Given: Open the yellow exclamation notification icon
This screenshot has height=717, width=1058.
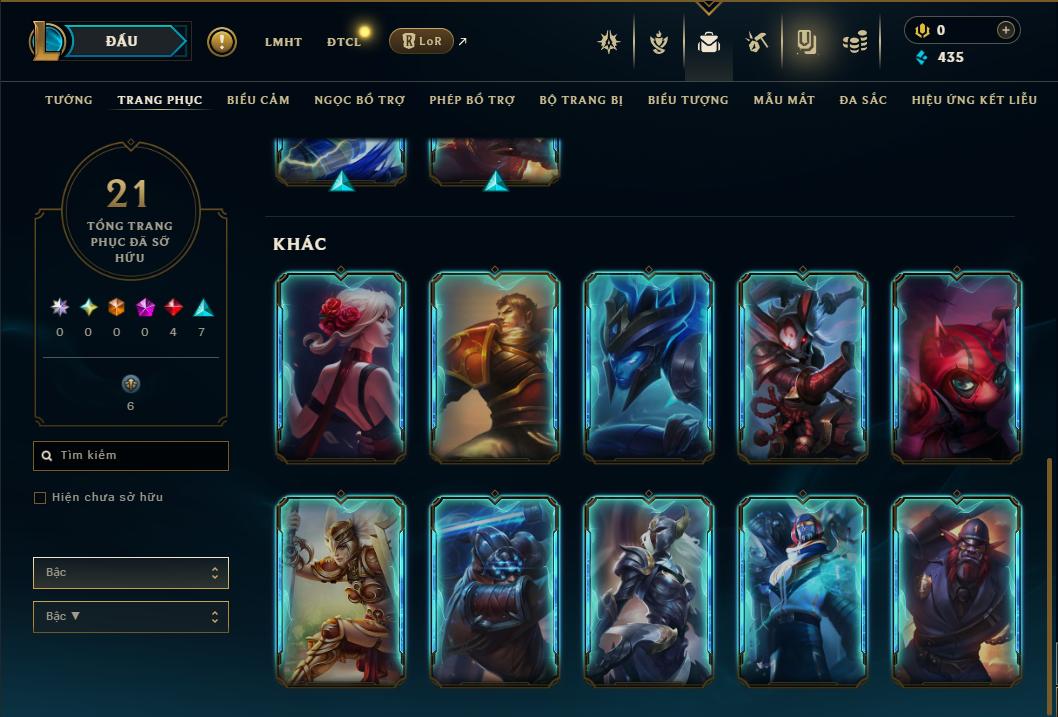Looking at the screenshot, I should 222,42.
